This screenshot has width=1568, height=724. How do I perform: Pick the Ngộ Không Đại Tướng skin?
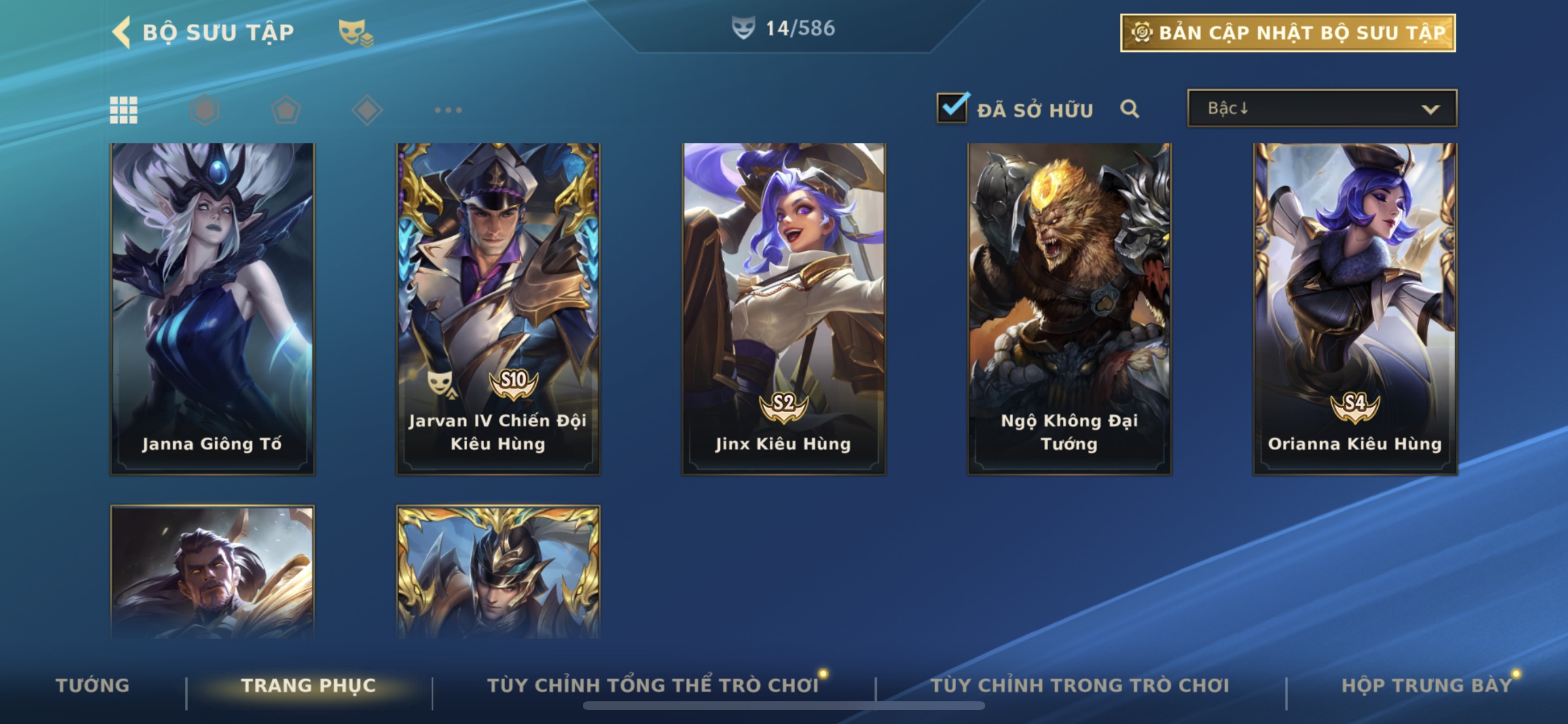[x=1069, y=308]
